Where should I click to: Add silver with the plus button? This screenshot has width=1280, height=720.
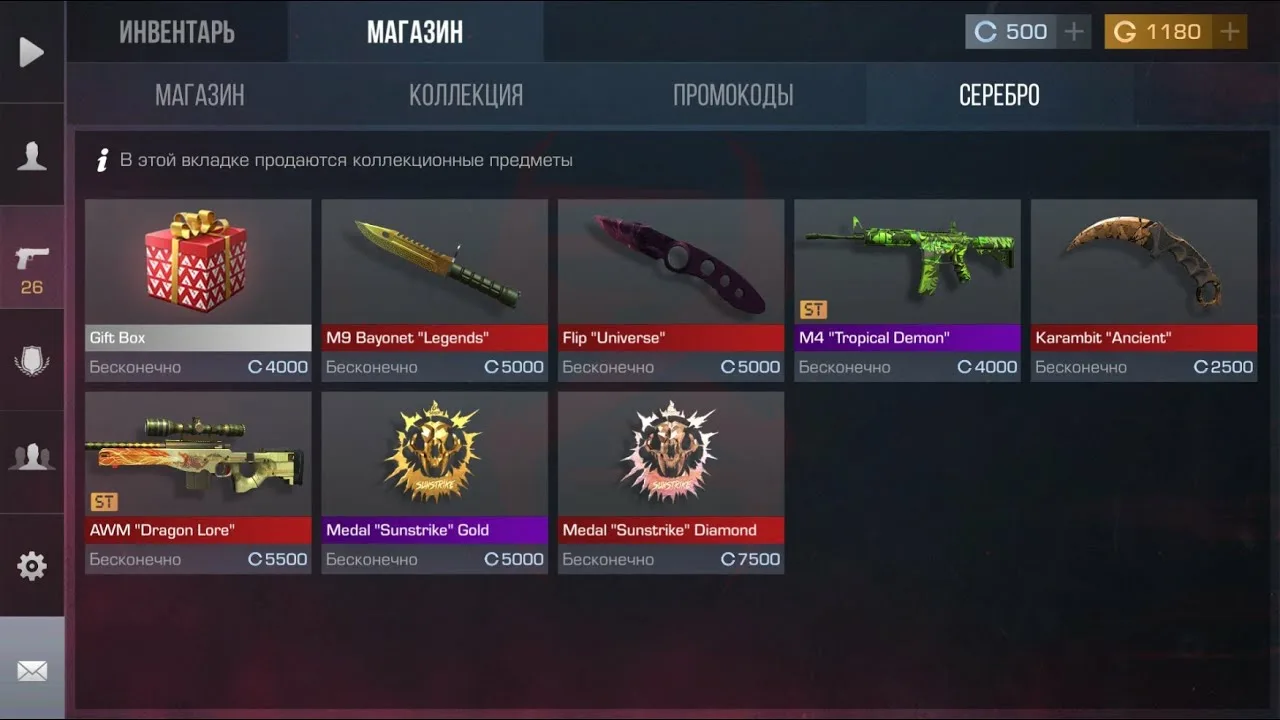(x=1074, y=32)
